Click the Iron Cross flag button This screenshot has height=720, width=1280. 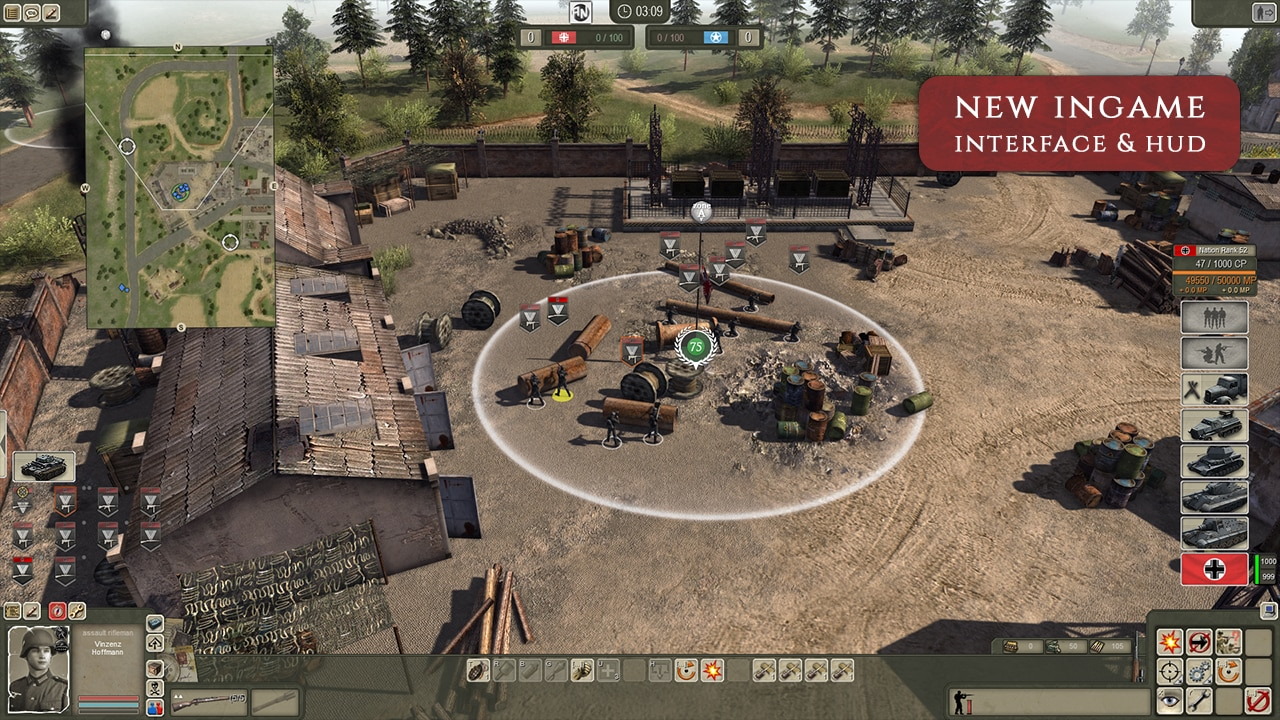1214,569
